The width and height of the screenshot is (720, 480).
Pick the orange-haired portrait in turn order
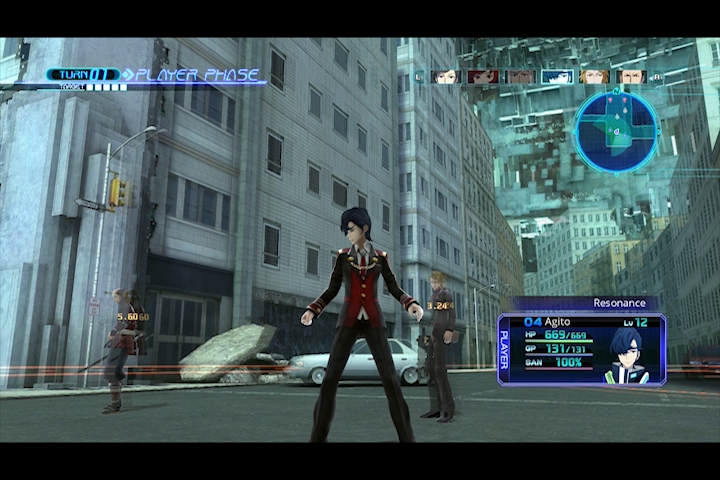point(593,76)
